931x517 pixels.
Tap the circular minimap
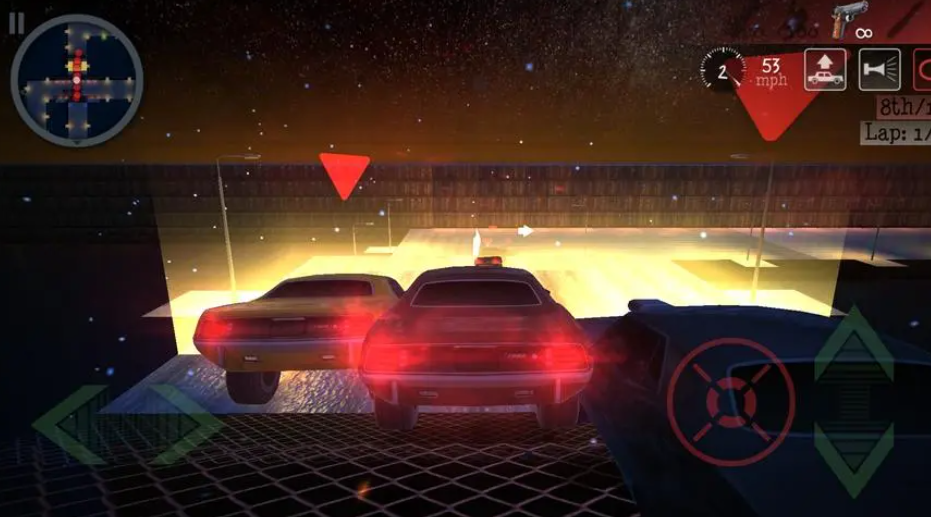[76, 80]
